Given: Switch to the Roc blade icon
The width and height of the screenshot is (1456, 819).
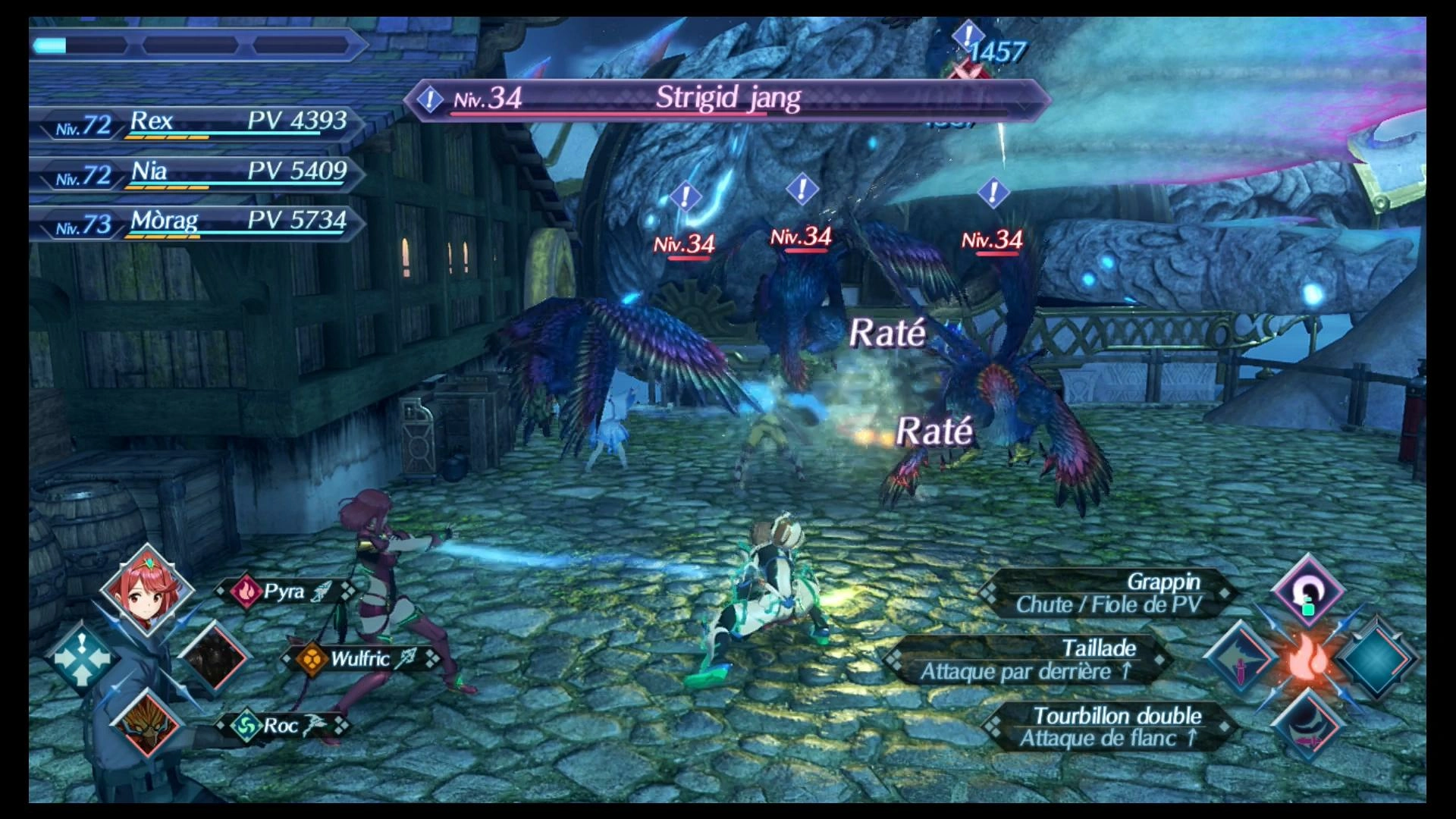Looking at the screenshot, I should click(x=147, y=723).
